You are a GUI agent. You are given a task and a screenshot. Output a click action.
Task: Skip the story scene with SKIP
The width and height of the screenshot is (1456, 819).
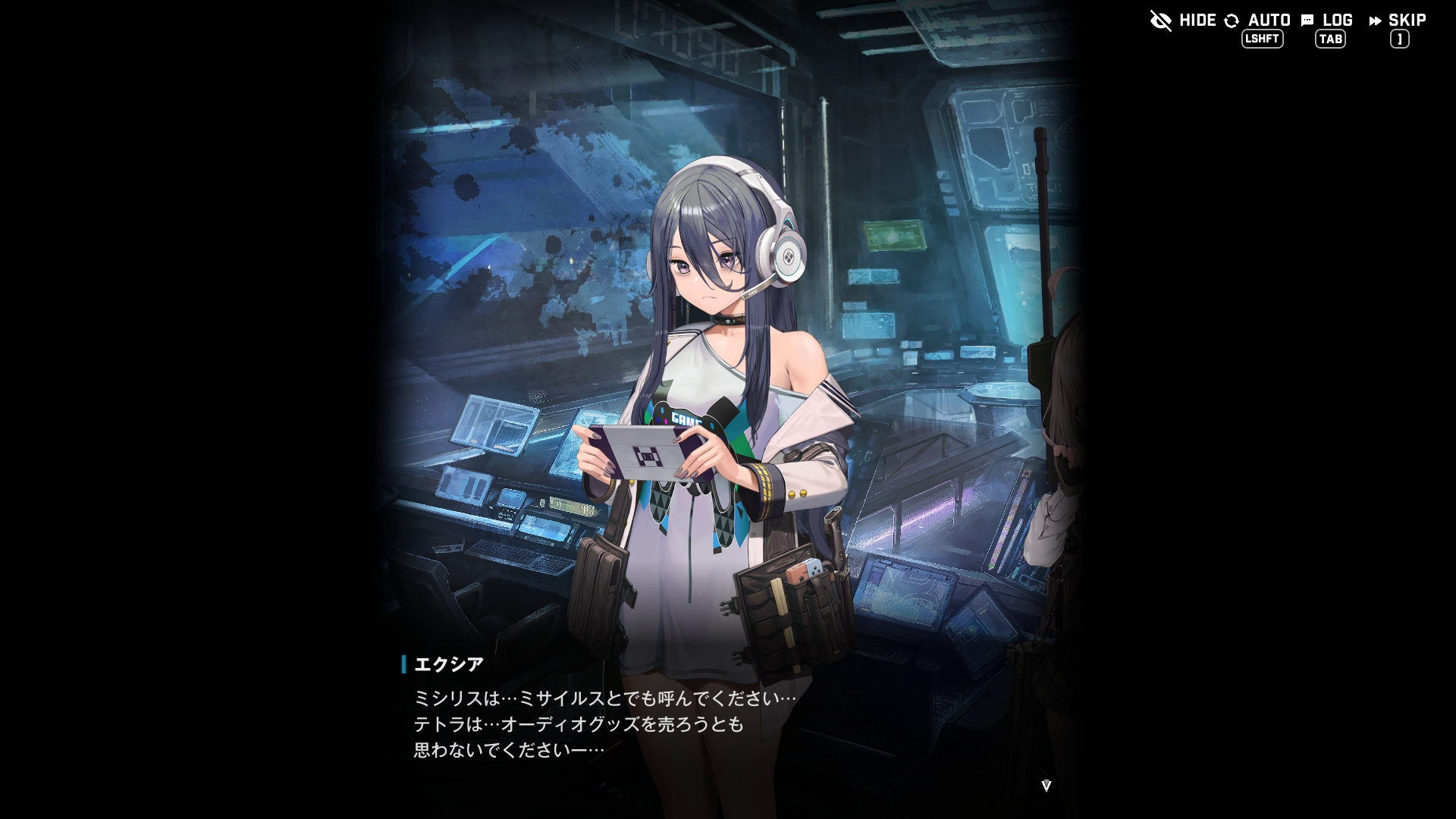point(1398,20)
